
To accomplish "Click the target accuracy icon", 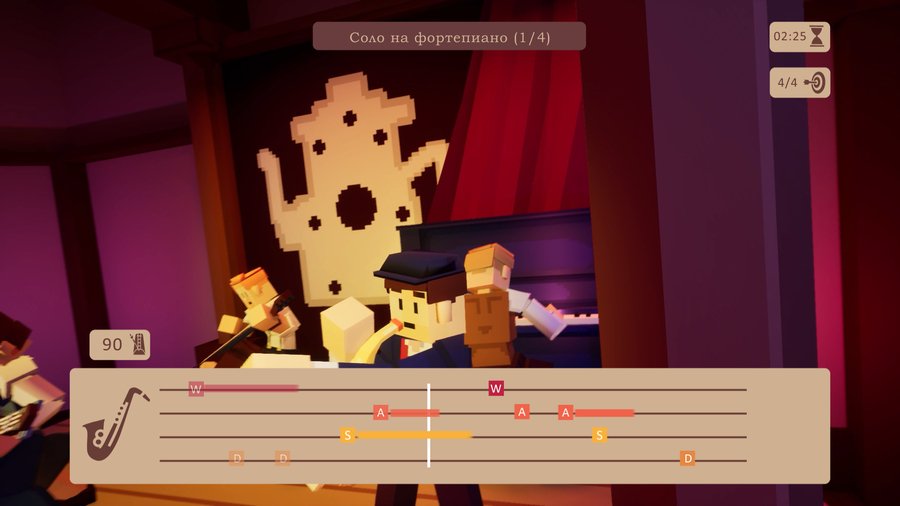I will click(815, 83).
